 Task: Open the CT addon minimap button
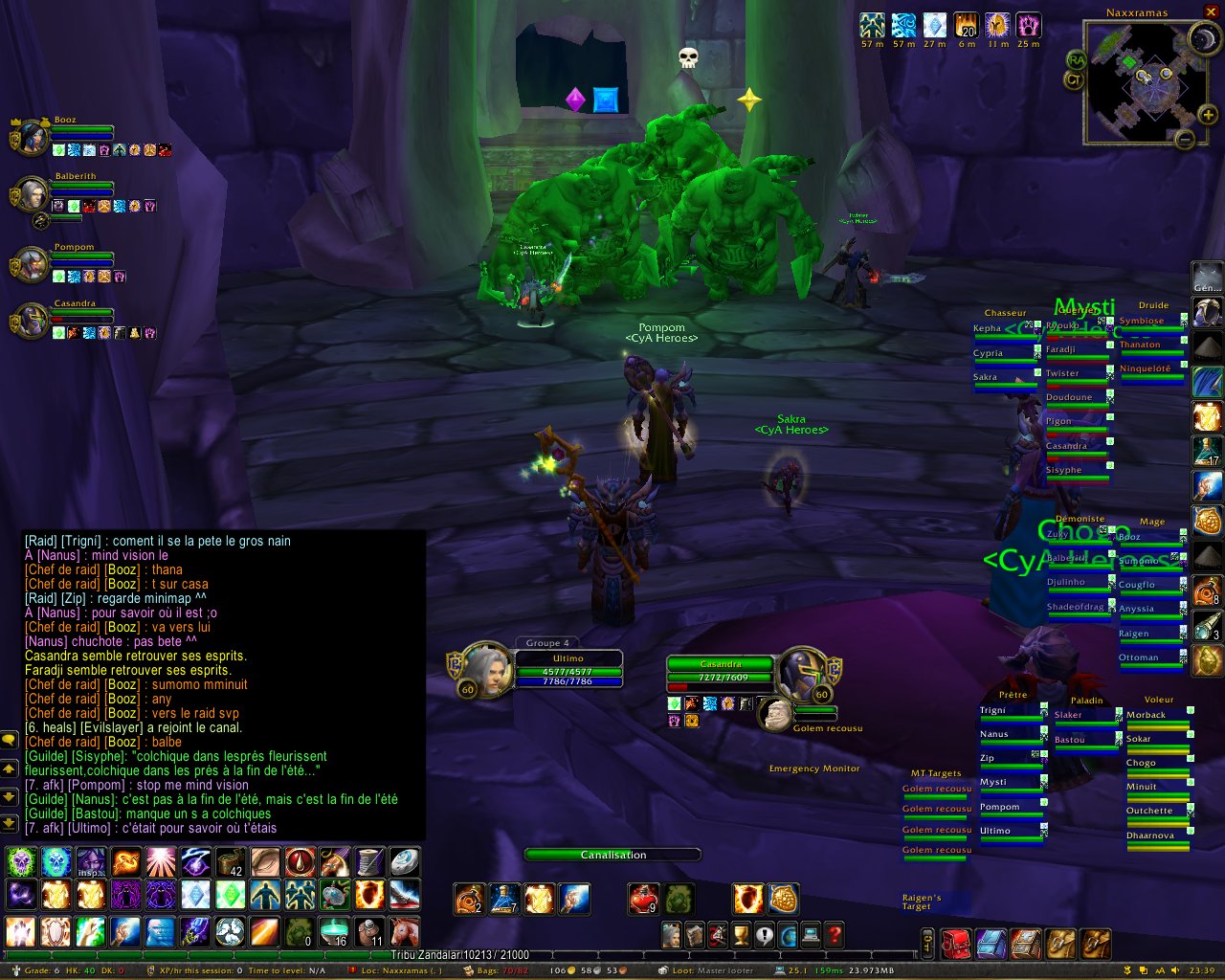pos(1073,79)
